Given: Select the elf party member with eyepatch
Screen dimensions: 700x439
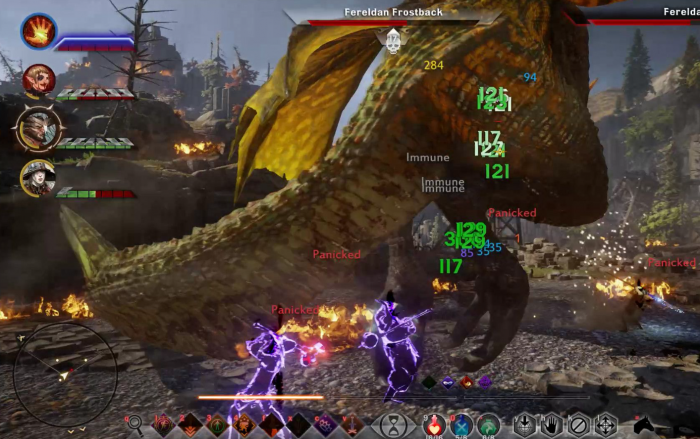Looking at the screenshot, I should coord(39,78).
